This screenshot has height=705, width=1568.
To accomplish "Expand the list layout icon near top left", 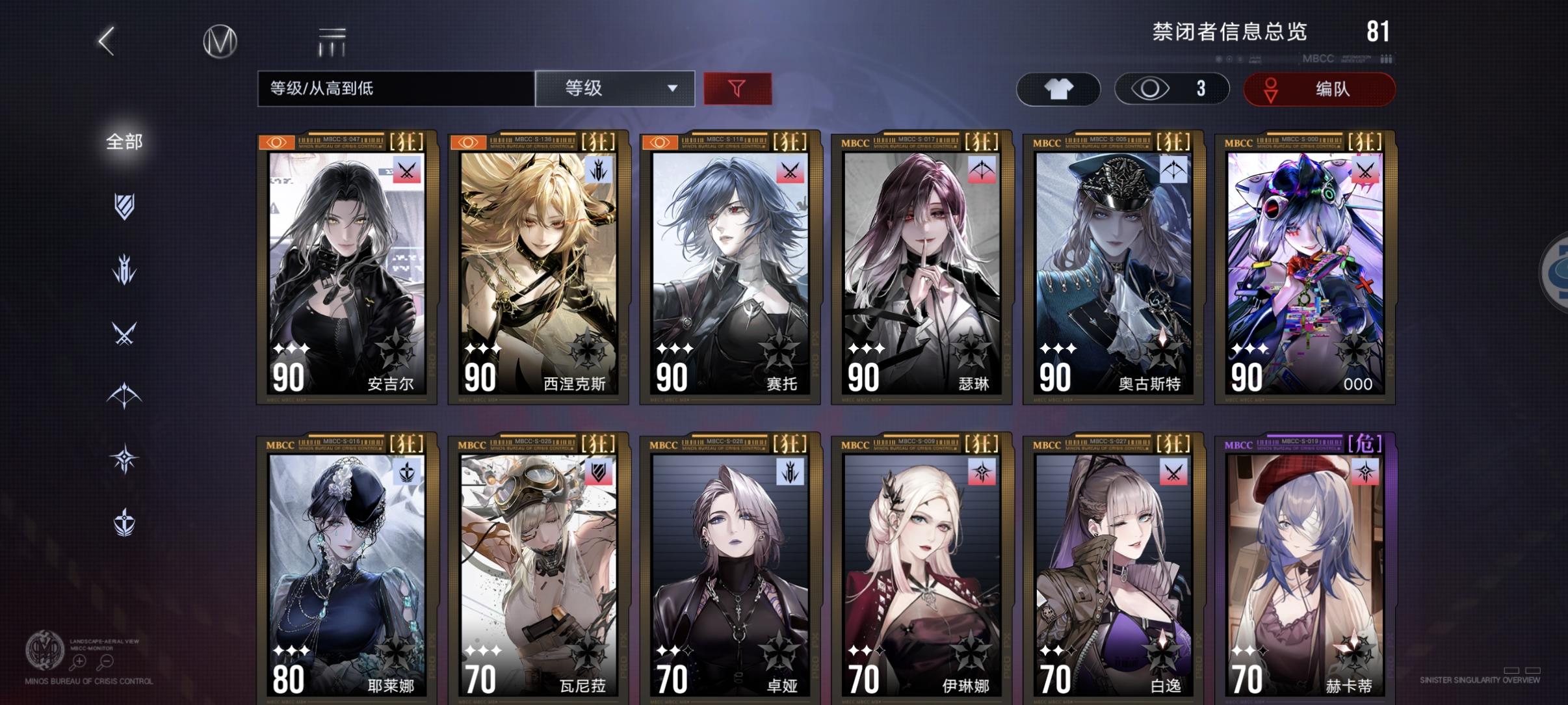I will (332, 41).
